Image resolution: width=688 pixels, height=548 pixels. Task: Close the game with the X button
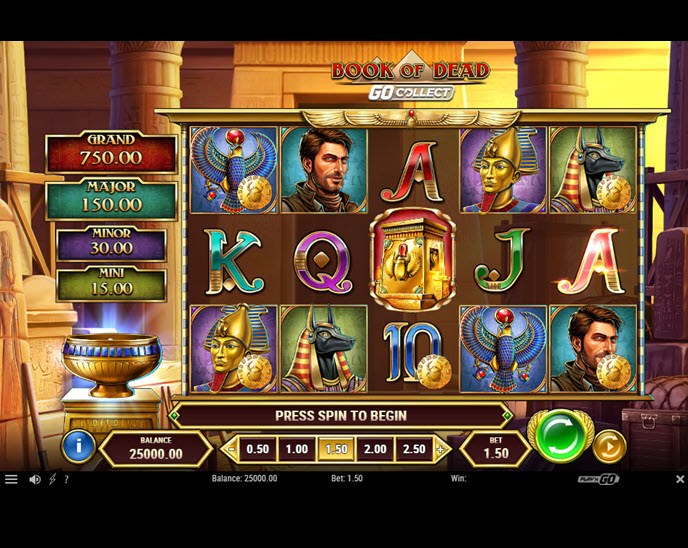point(679,479)
